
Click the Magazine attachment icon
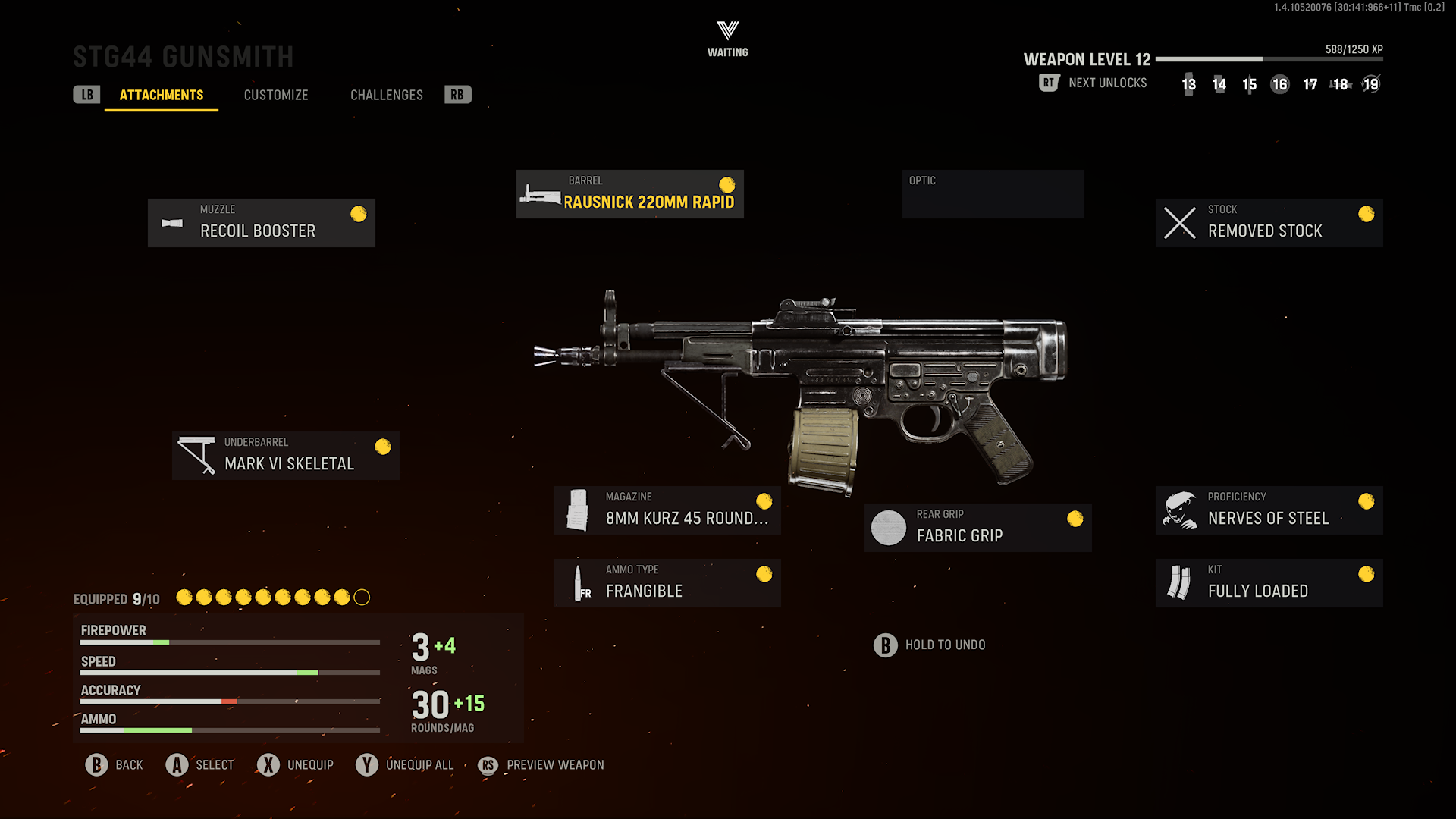pyautogui.click(x=579, y=510)
